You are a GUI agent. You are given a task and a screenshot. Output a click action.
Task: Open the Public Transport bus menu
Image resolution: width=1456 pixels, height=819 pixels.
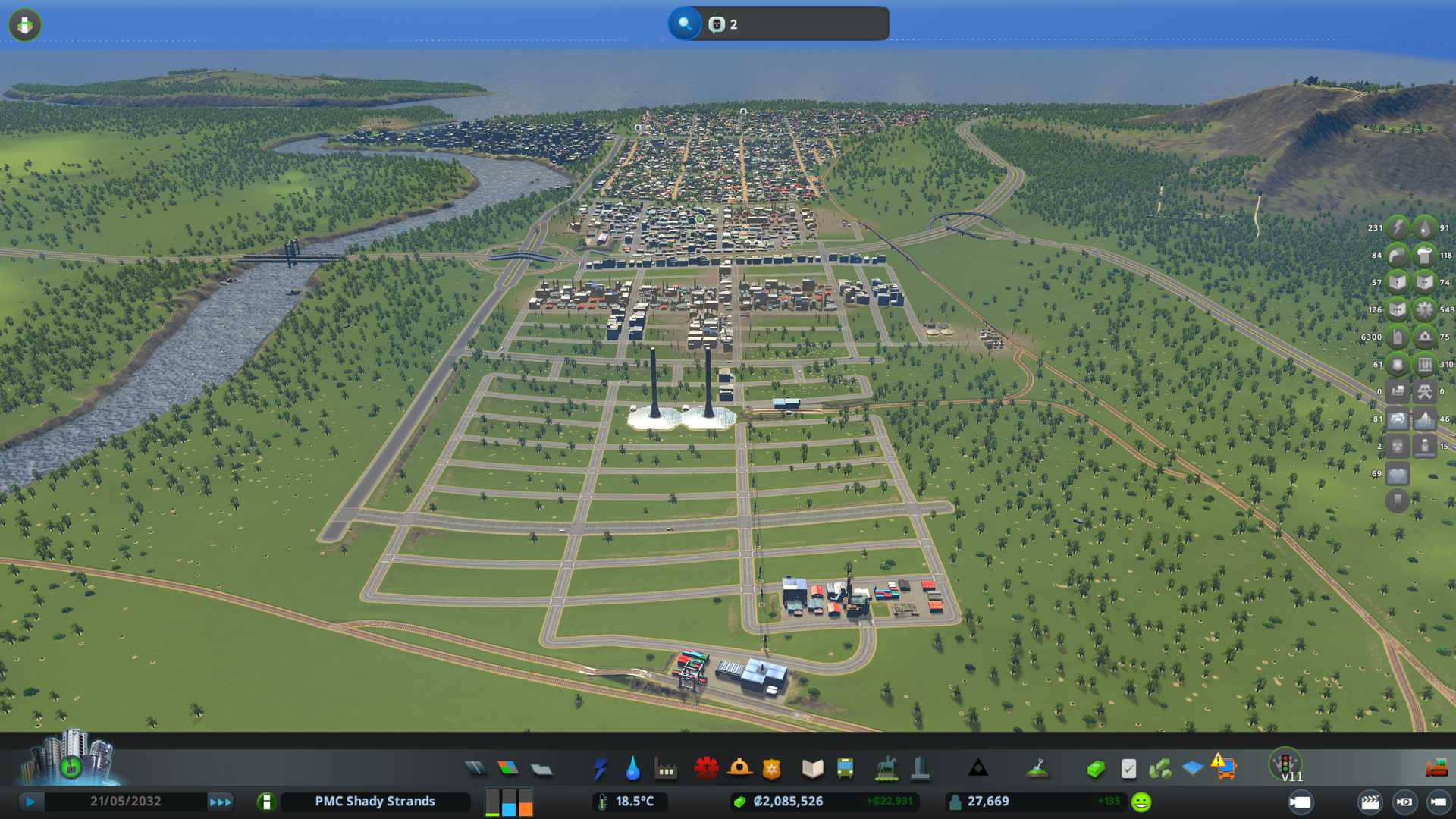pyautogui.click(x=845, y=769)
